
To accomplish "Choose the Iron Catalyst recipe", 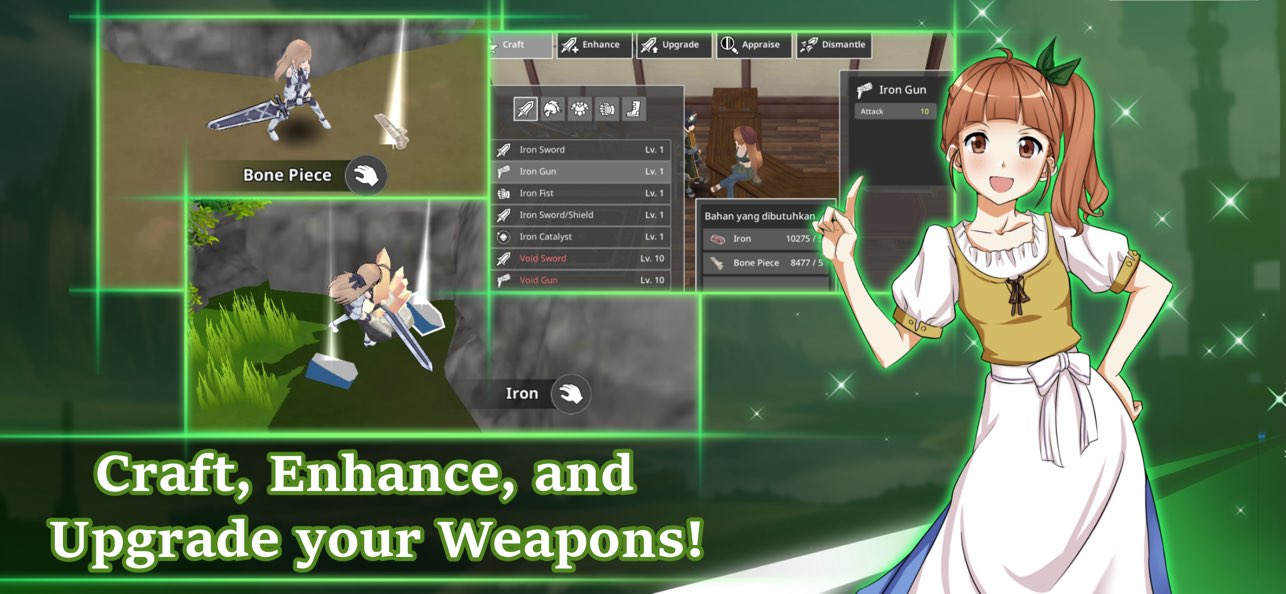I will tap(581, 237).
